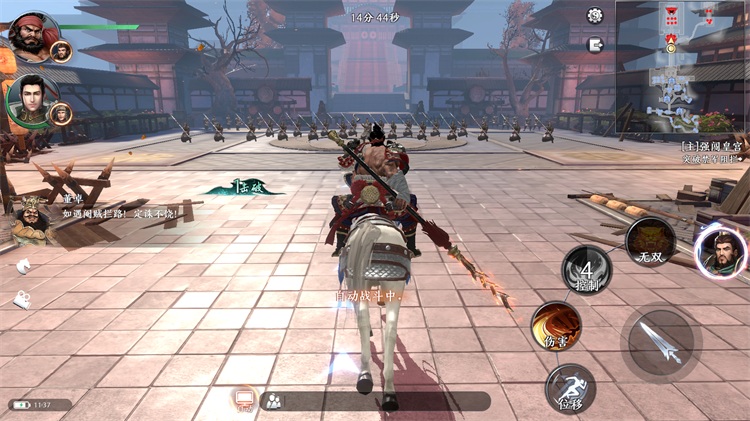Screen dimensions: 750x421
Task: Click the exit battle icon
Action: click(x=596, y=45)
